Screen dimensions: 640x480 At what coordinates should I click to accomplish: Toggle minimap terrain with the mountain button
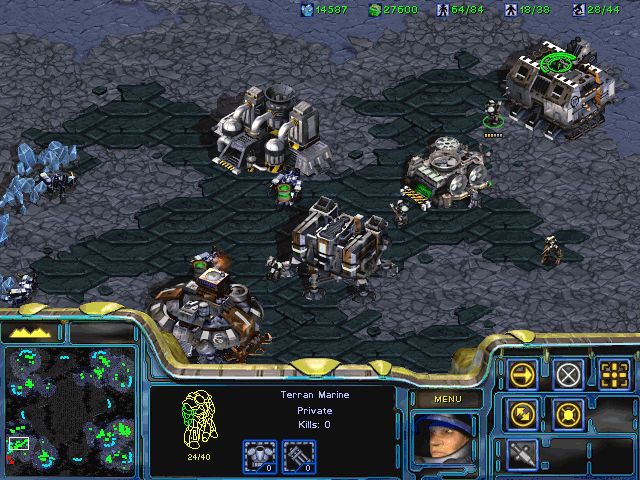[x=31, y=332]
